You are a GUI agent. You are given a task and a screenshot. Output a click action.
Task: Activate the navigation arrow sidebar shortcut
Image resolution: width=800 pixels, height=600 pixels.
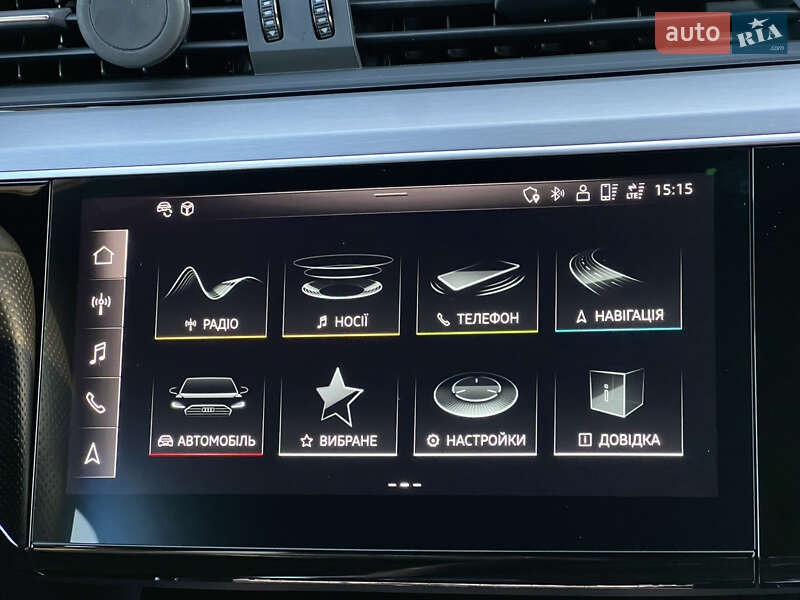(x=93, y=453)
